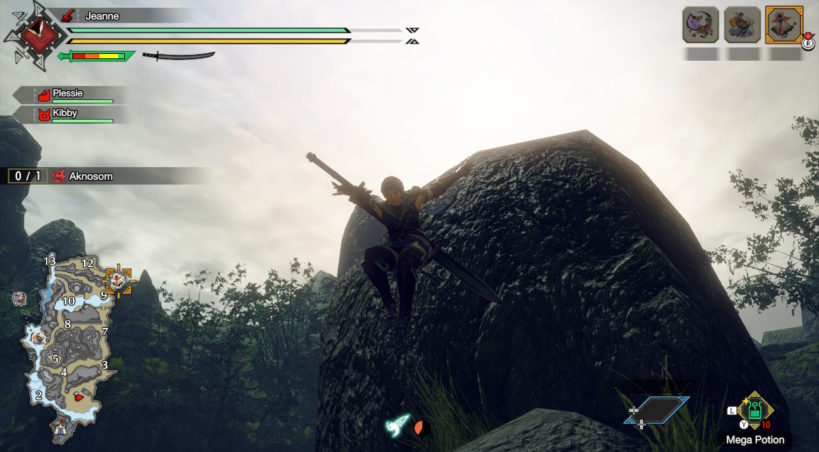Click the gold-framed monster marker on the minimap
The width and height of the screenshot is (819, 452).
(x=119, y=281)
